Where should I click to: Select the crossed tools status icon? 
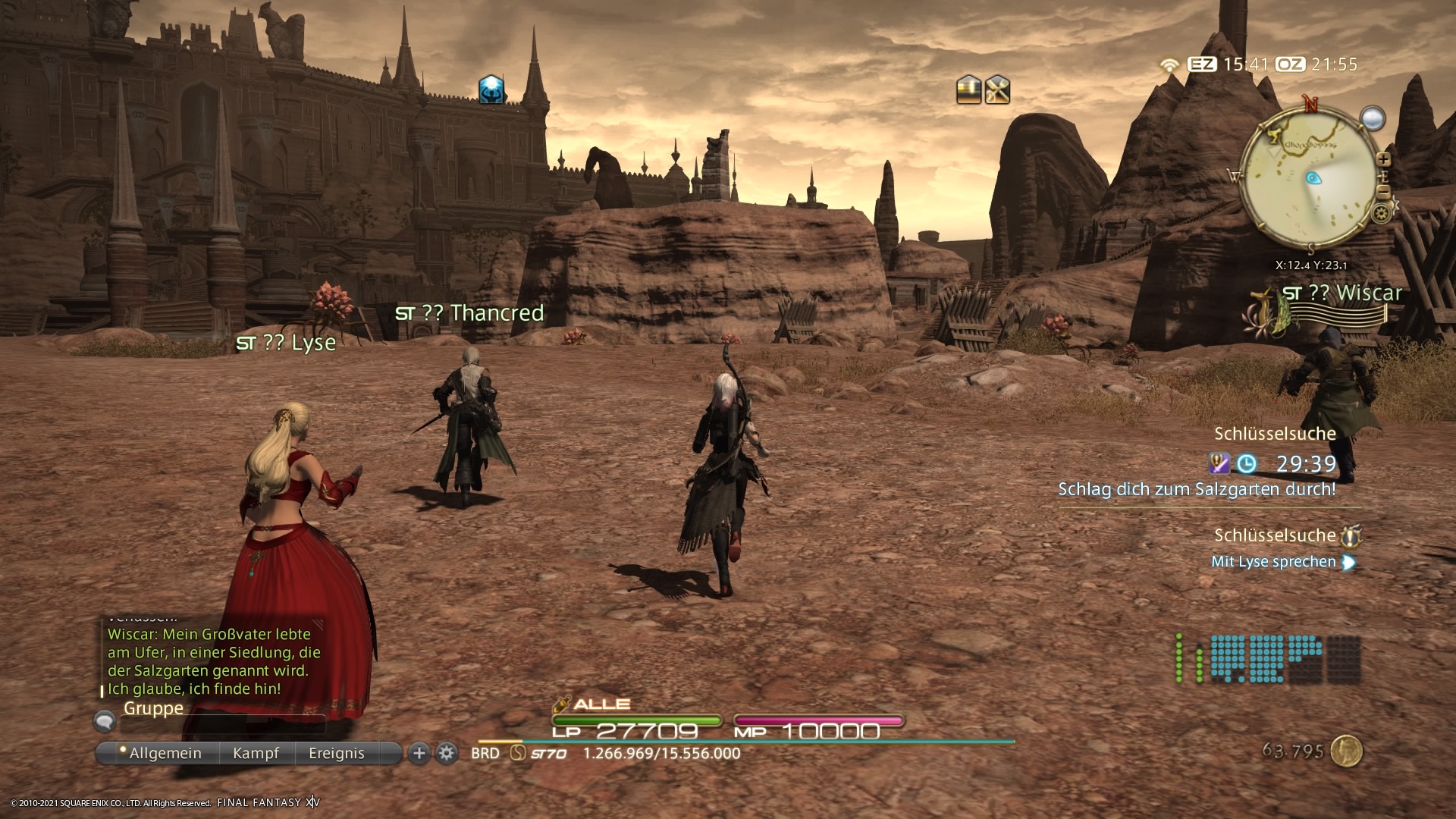997,90
